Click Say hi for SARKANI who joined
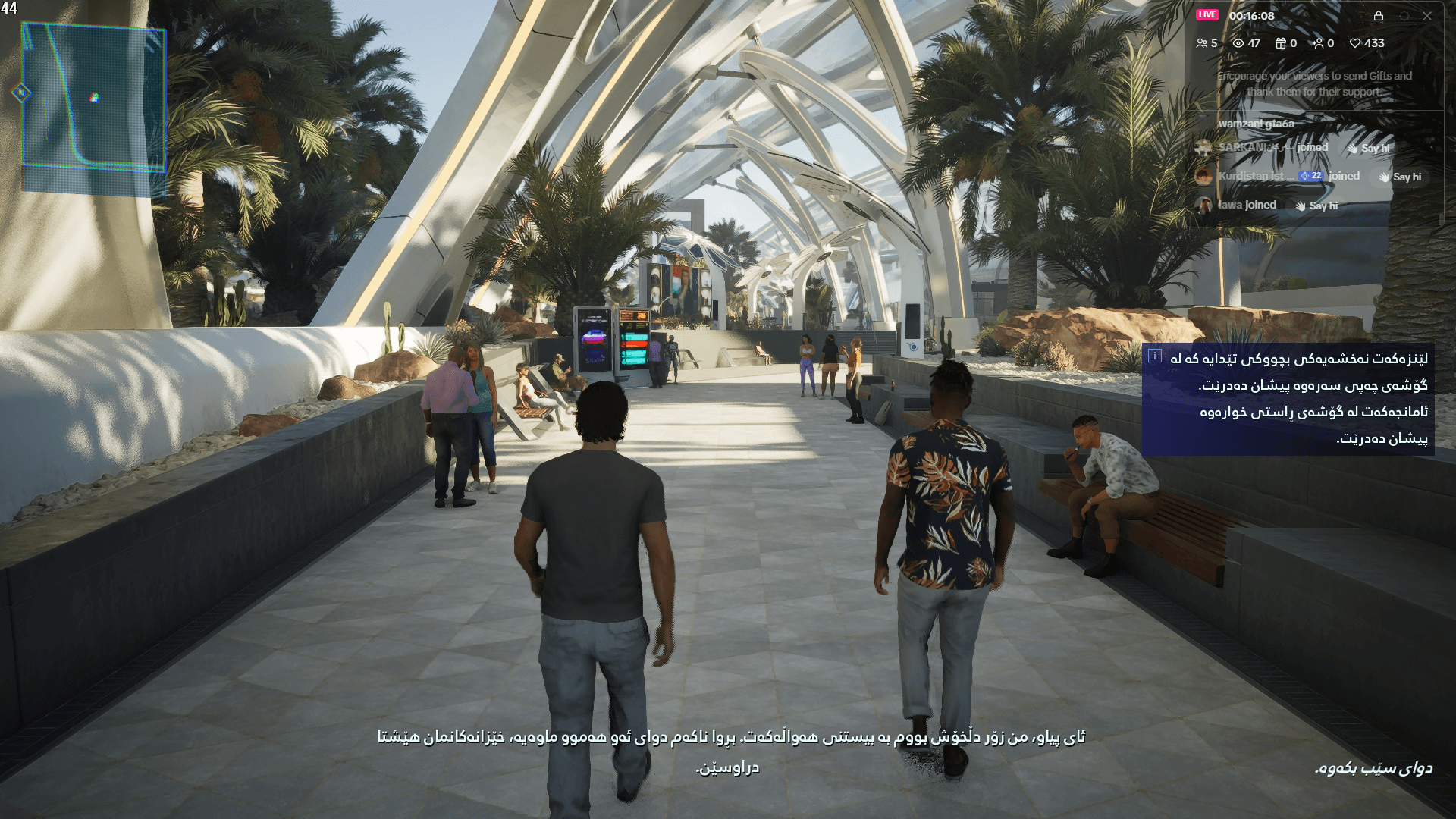This screenshot has width=1456, height=819. point(1374,149)
